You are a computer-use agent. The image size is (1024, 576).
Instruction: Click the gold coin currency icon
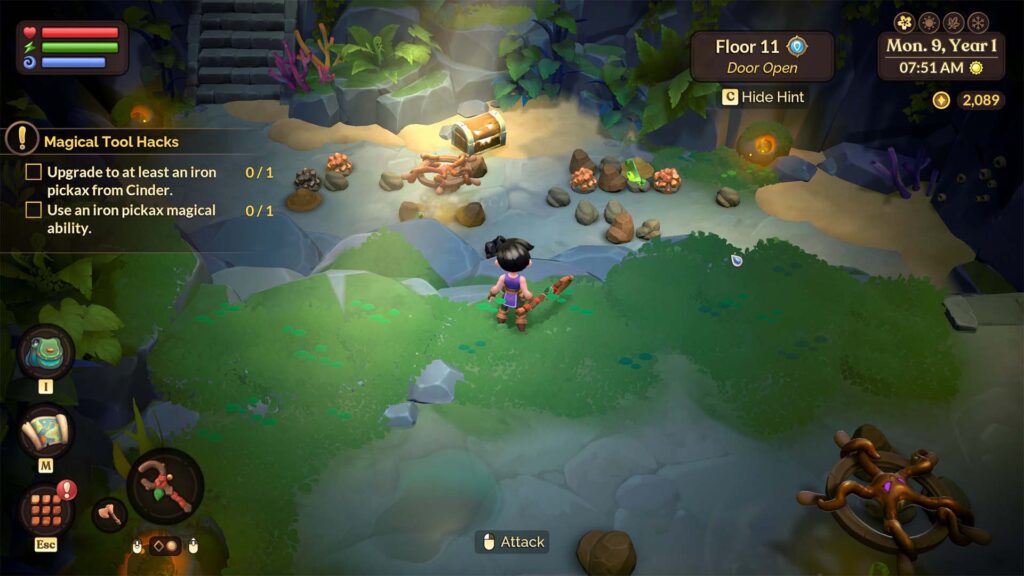tap(941, 100)
